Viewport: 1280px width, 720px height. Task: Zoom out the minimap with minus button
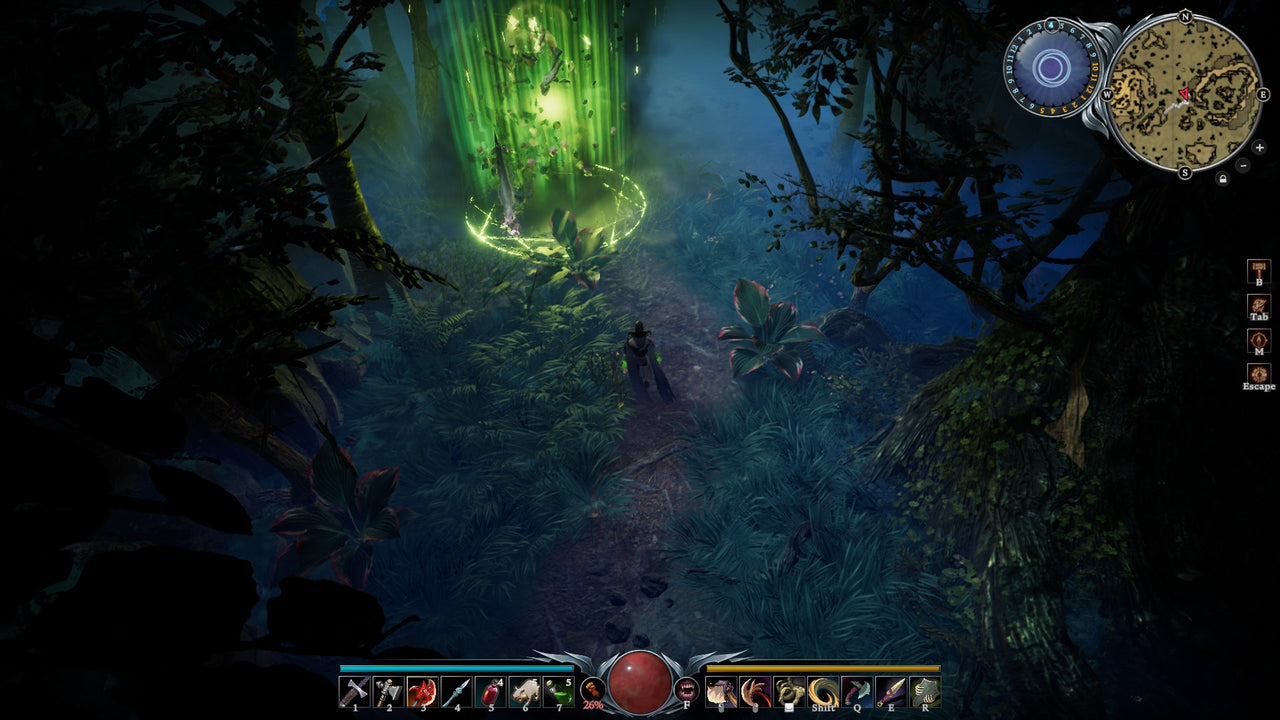1243,166
